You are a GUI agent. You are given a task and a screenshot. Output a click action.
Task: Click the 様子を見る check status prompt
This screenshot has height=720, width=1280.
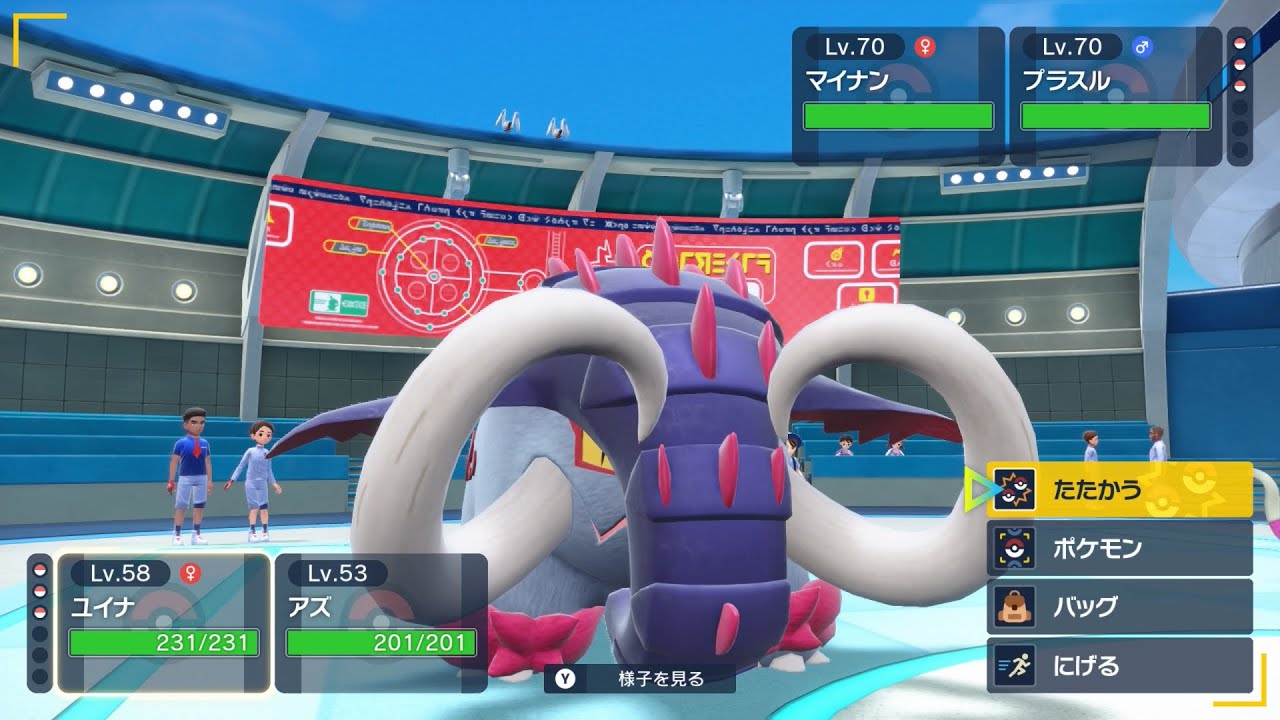coord(640,679)
